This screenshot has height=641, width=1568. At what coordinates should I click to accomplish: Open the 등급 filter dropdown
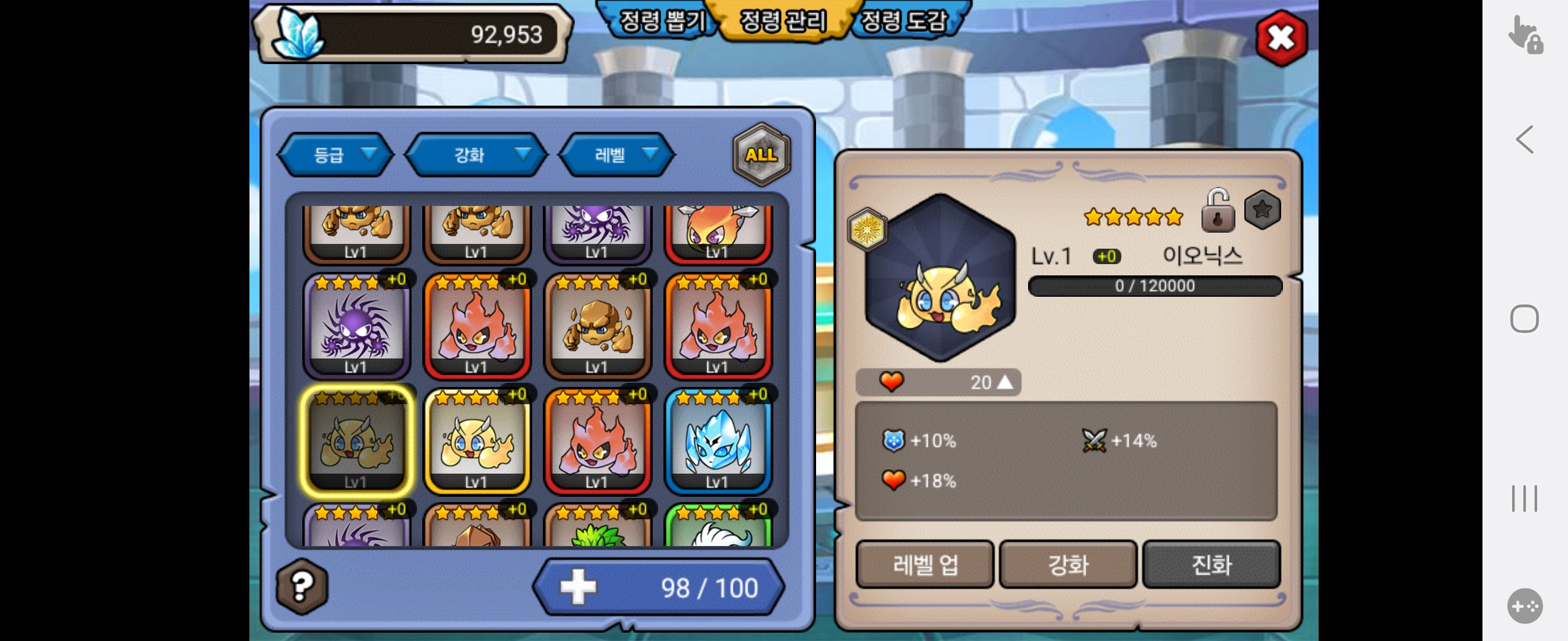[x=336, y=155]
